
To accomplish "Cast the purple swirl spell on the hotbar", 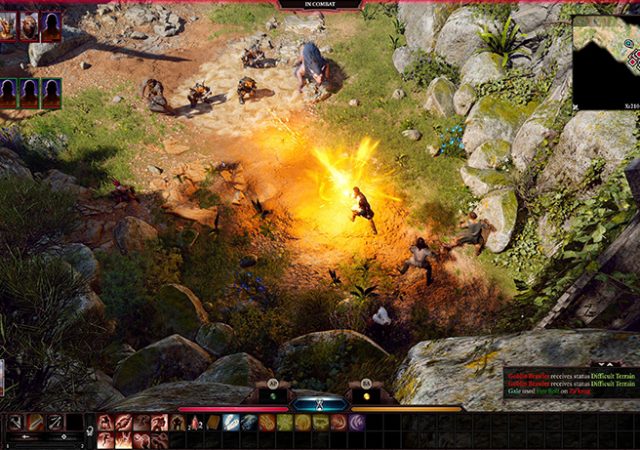I will [356, 423].
